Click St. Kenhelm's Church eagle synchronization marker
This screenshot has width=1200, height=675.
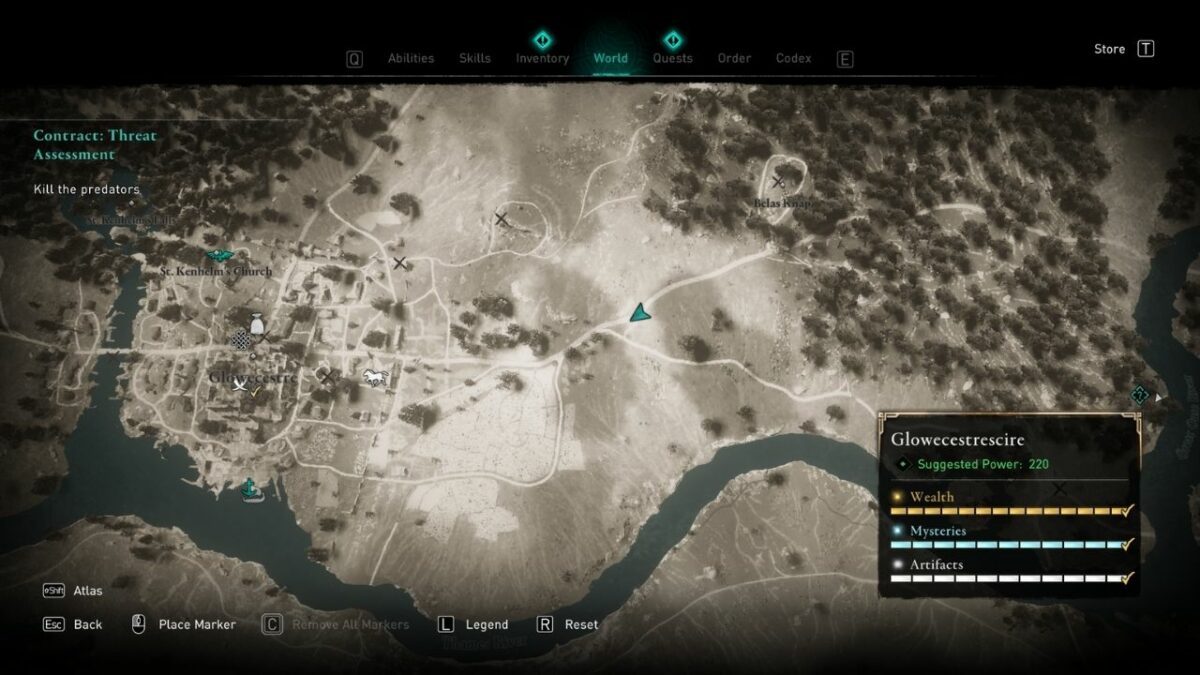[219, 257]
